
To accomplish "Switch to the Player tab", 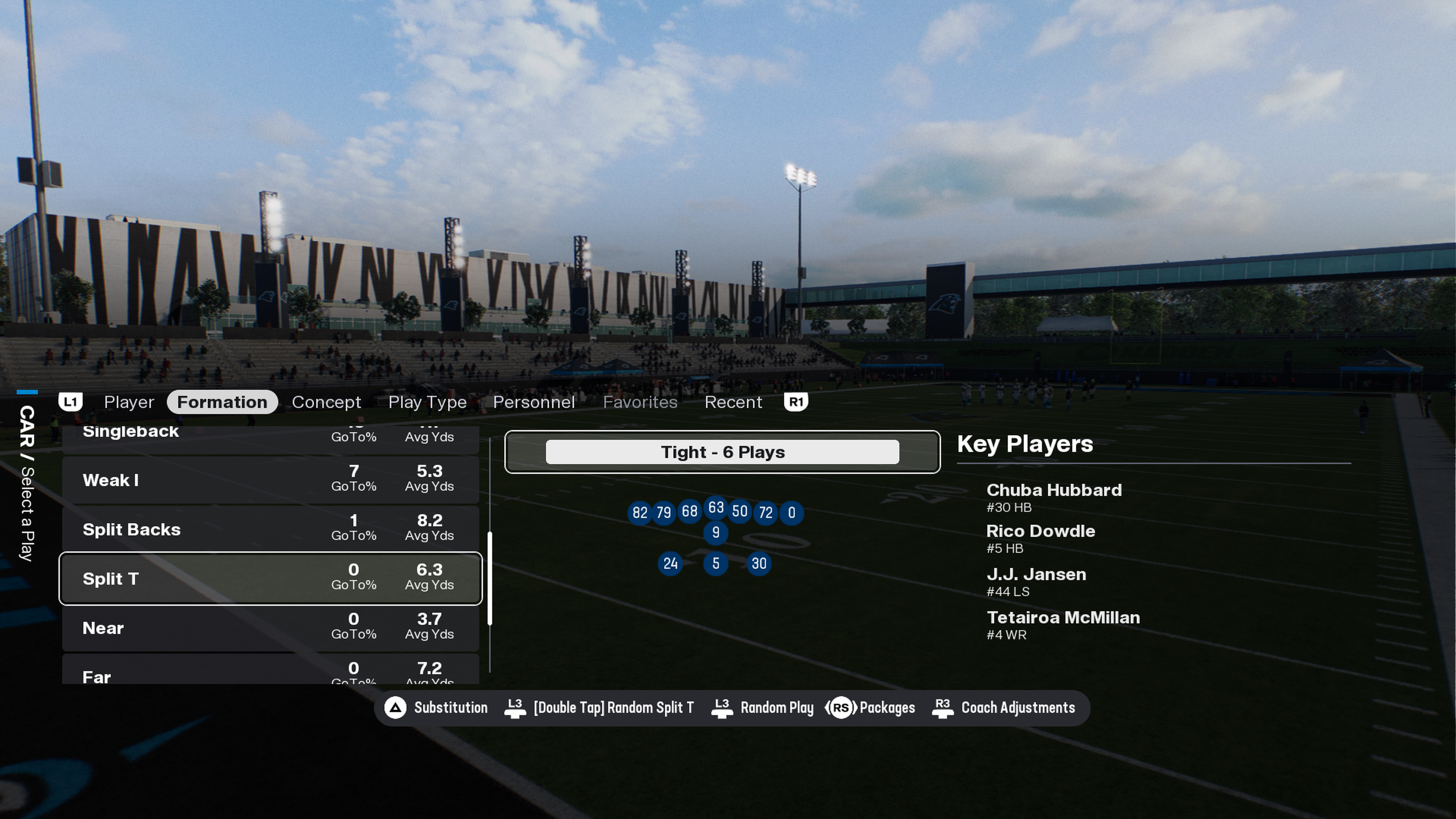I will (129, 402).
